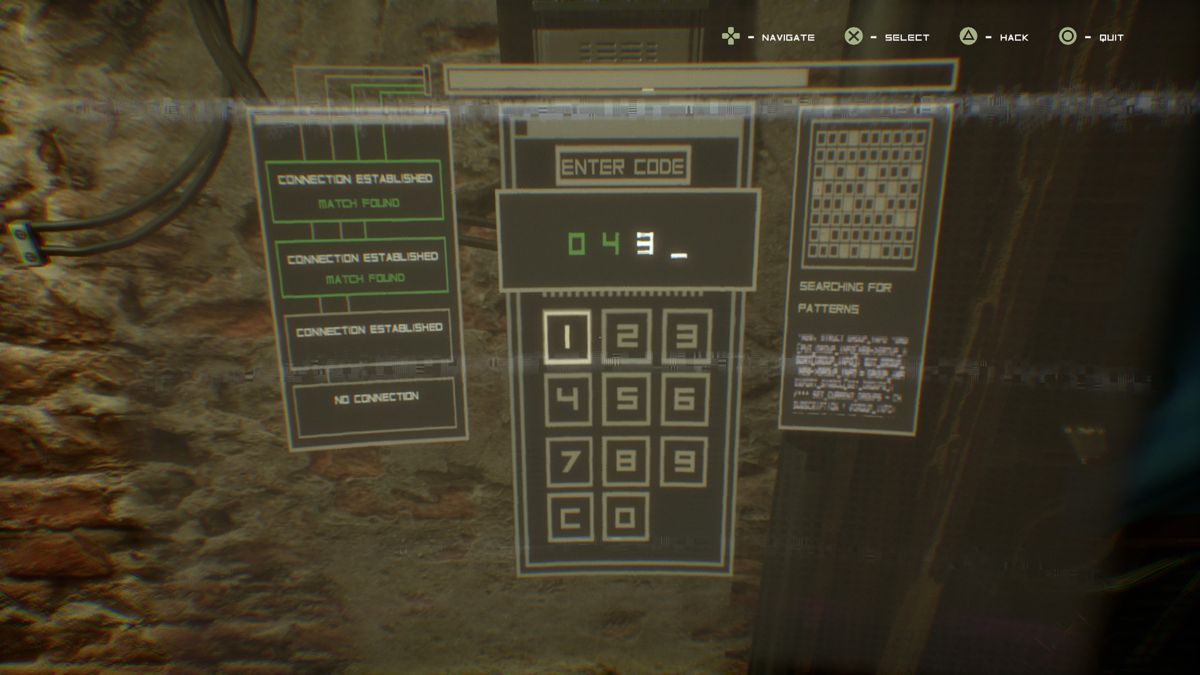This screenshot has width=1200, height=675.
Task: Select the 0 key on keypad
Action: (x=626, y=517)
